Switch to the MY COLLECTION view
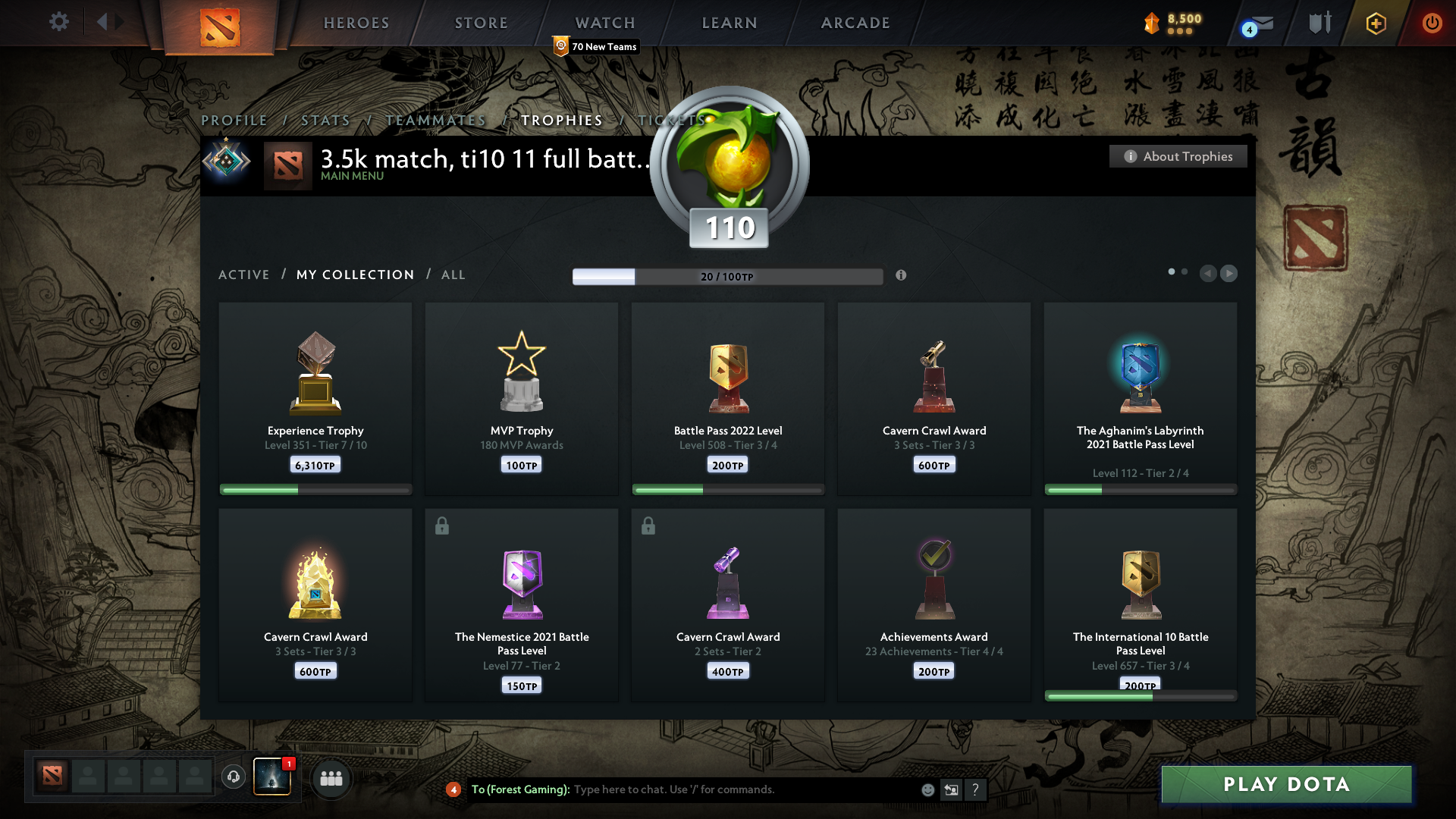Viewport: 1456px width, 819px height. 354,275
